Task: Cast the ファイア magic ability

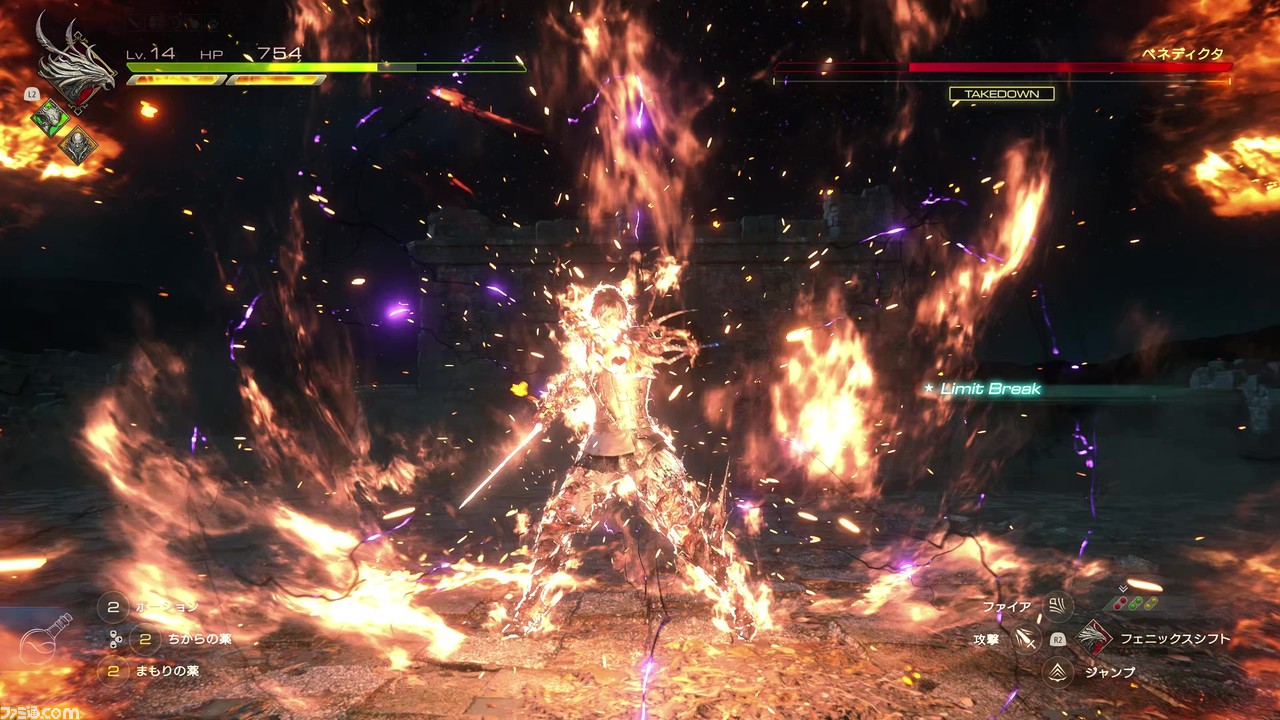Action: (1057, 606)
